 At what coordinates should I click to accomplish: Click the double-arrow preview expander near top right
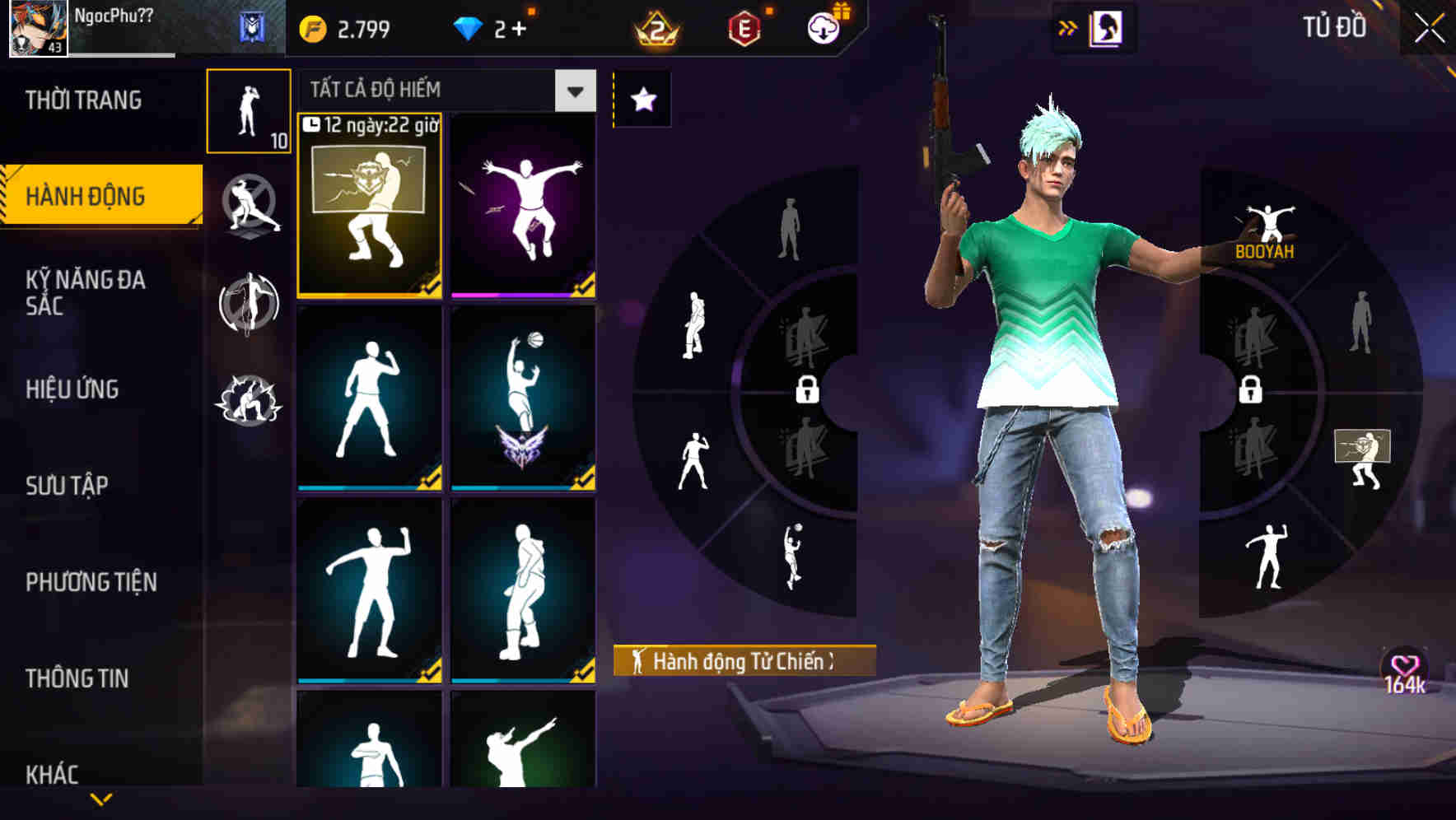(1068, 27)
